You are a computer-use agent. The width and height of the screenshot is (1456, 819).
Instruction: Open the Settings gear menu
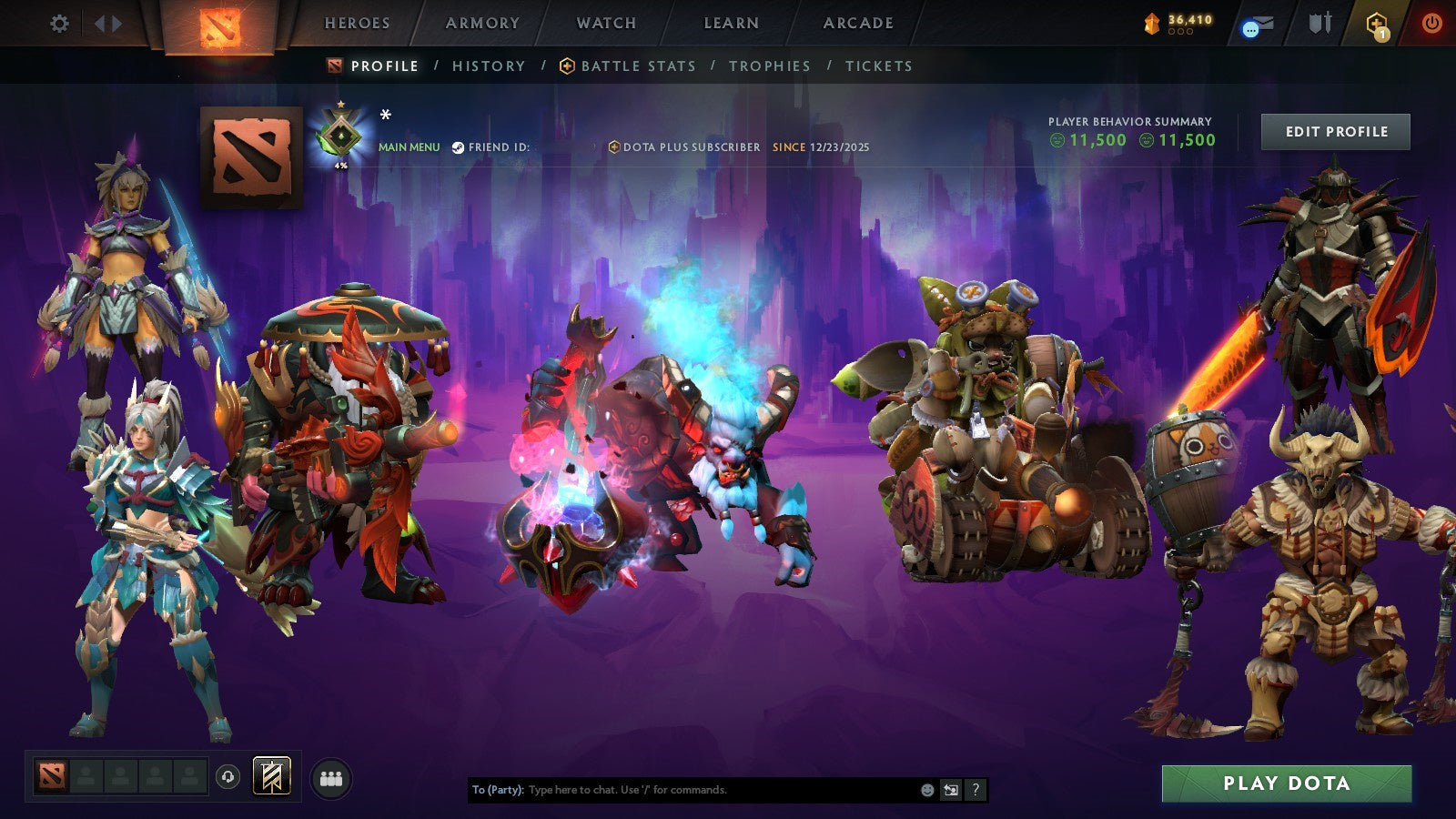[60, 25]
